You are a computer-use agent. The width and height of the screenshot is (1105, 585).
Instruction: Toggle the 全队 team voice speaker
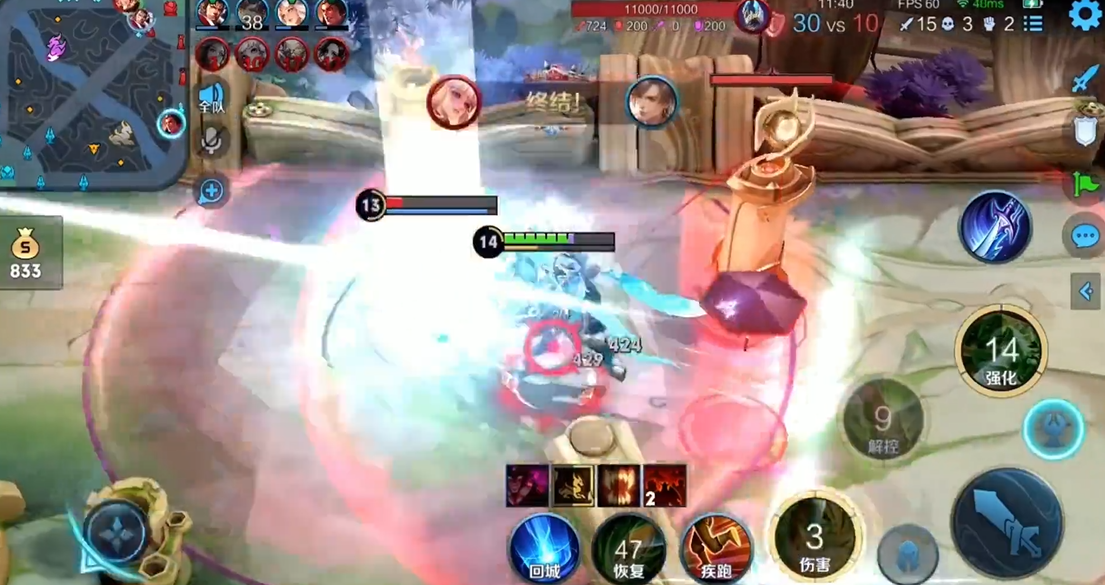[x=211, y=98]
